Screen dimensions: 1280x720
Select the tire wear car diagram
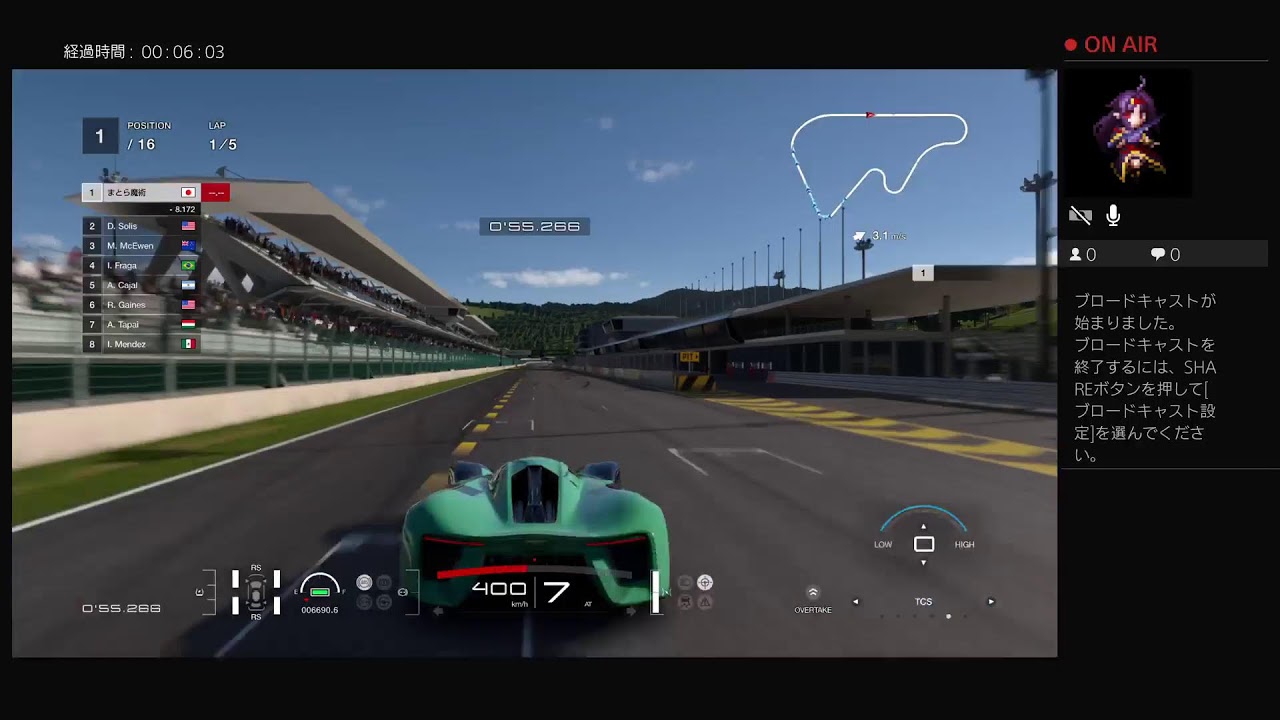pos(256,591)
